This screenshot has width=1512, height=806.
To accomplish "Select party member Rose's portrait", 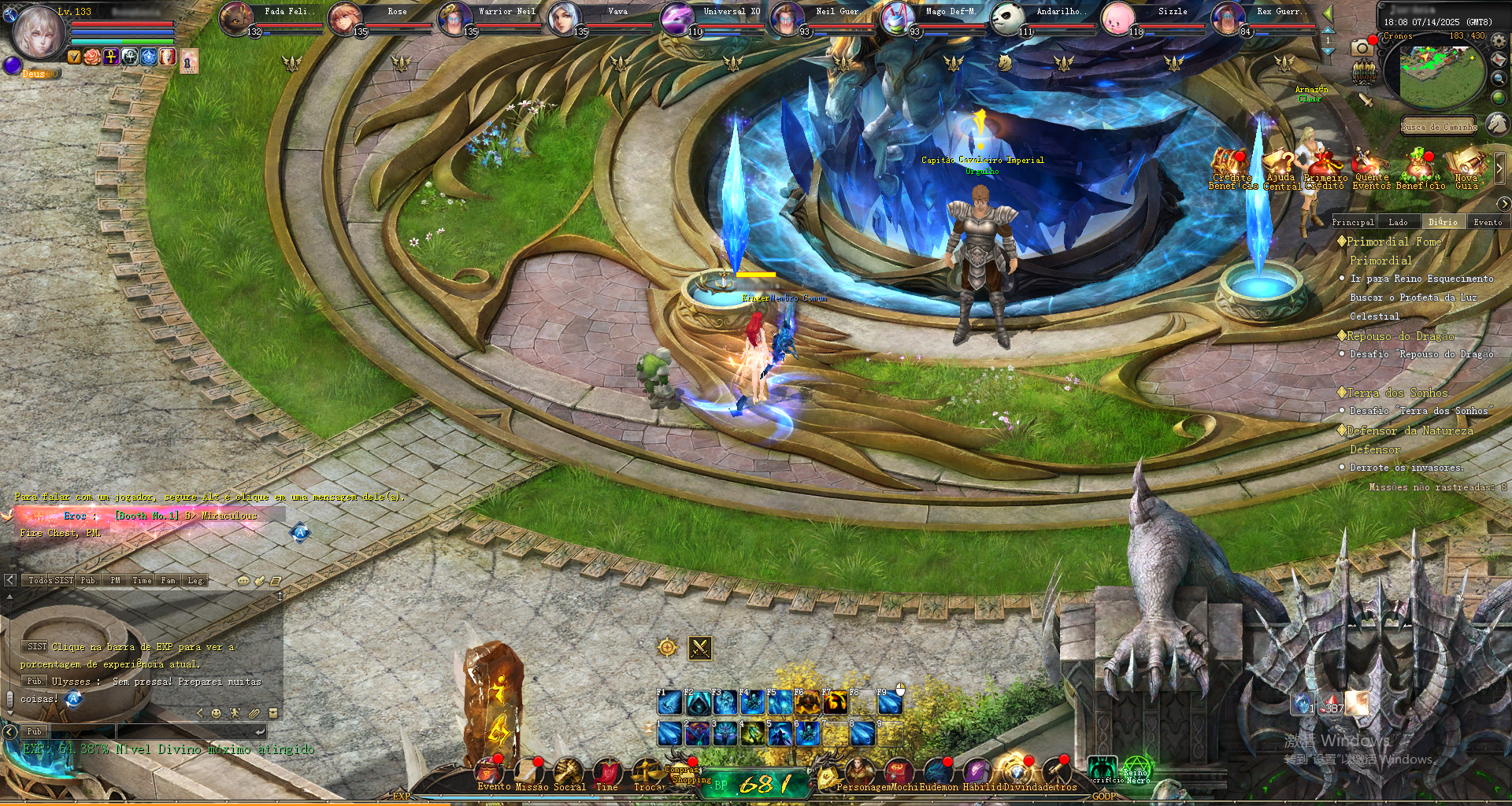I will 343,18.
